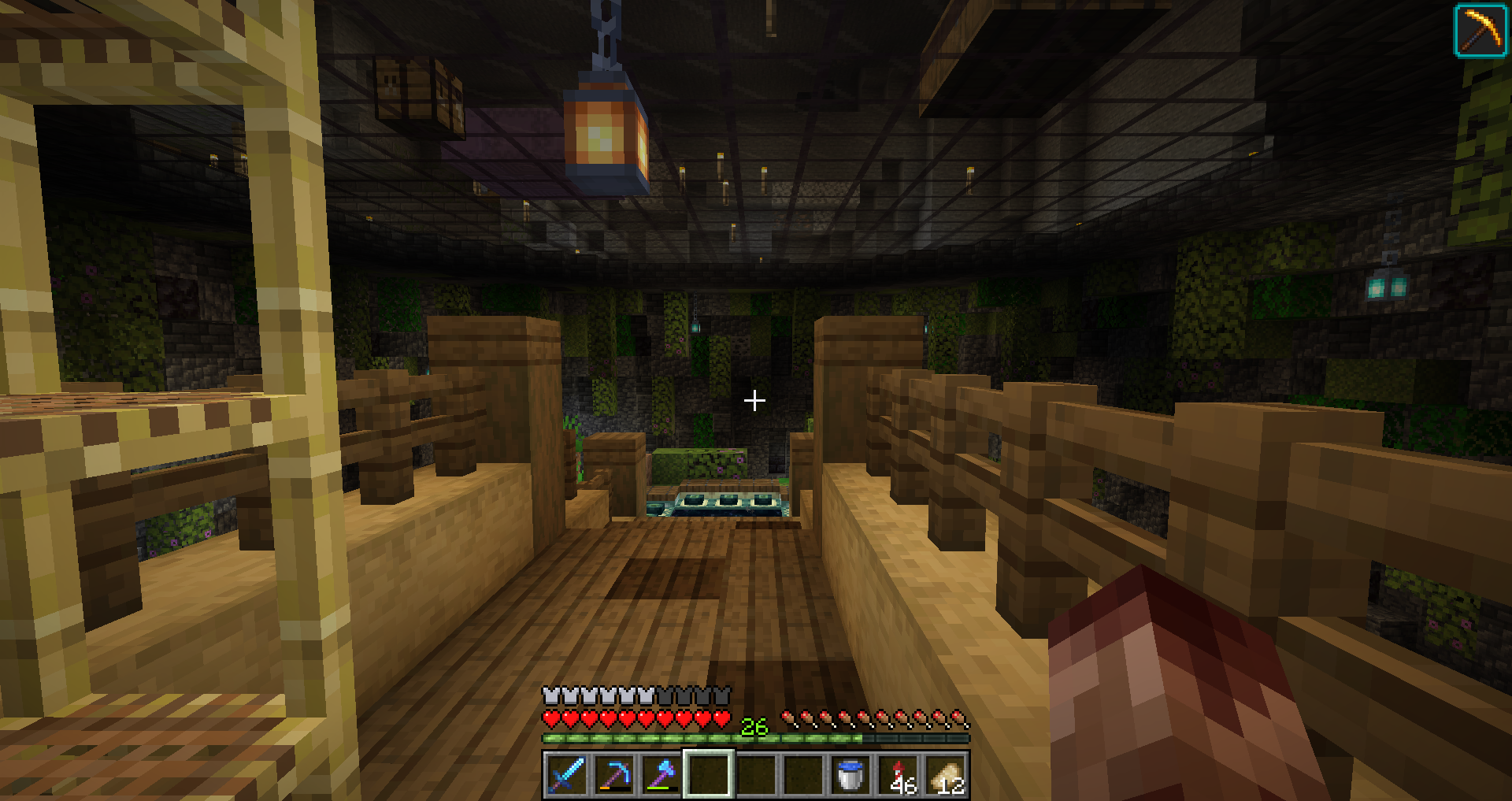Switch to the diamond axe slot
The width and height of the screenshot is (1512, 801).
[x=661, y=774]
